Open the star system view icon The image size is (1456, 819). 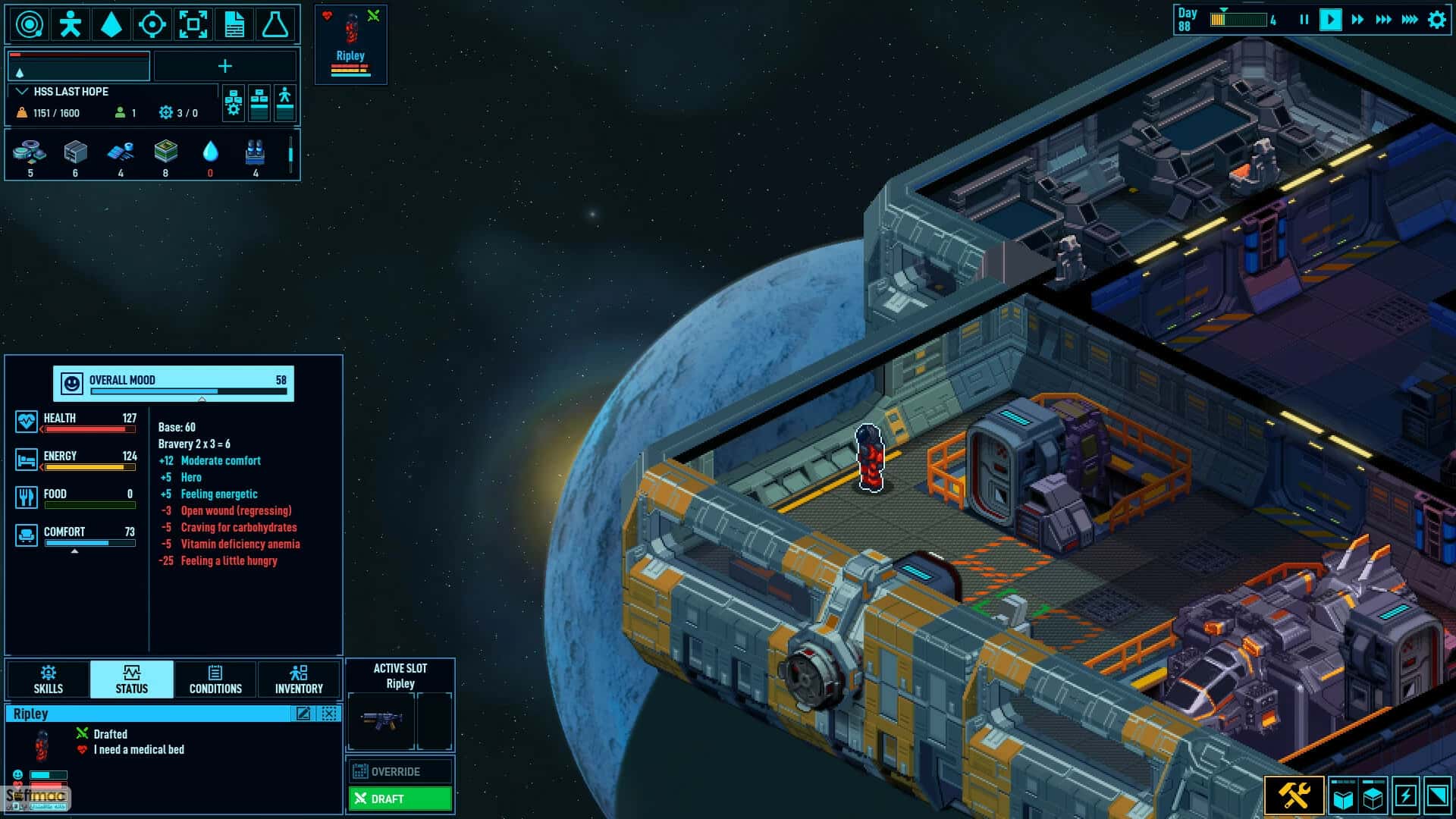coord(30,24)
